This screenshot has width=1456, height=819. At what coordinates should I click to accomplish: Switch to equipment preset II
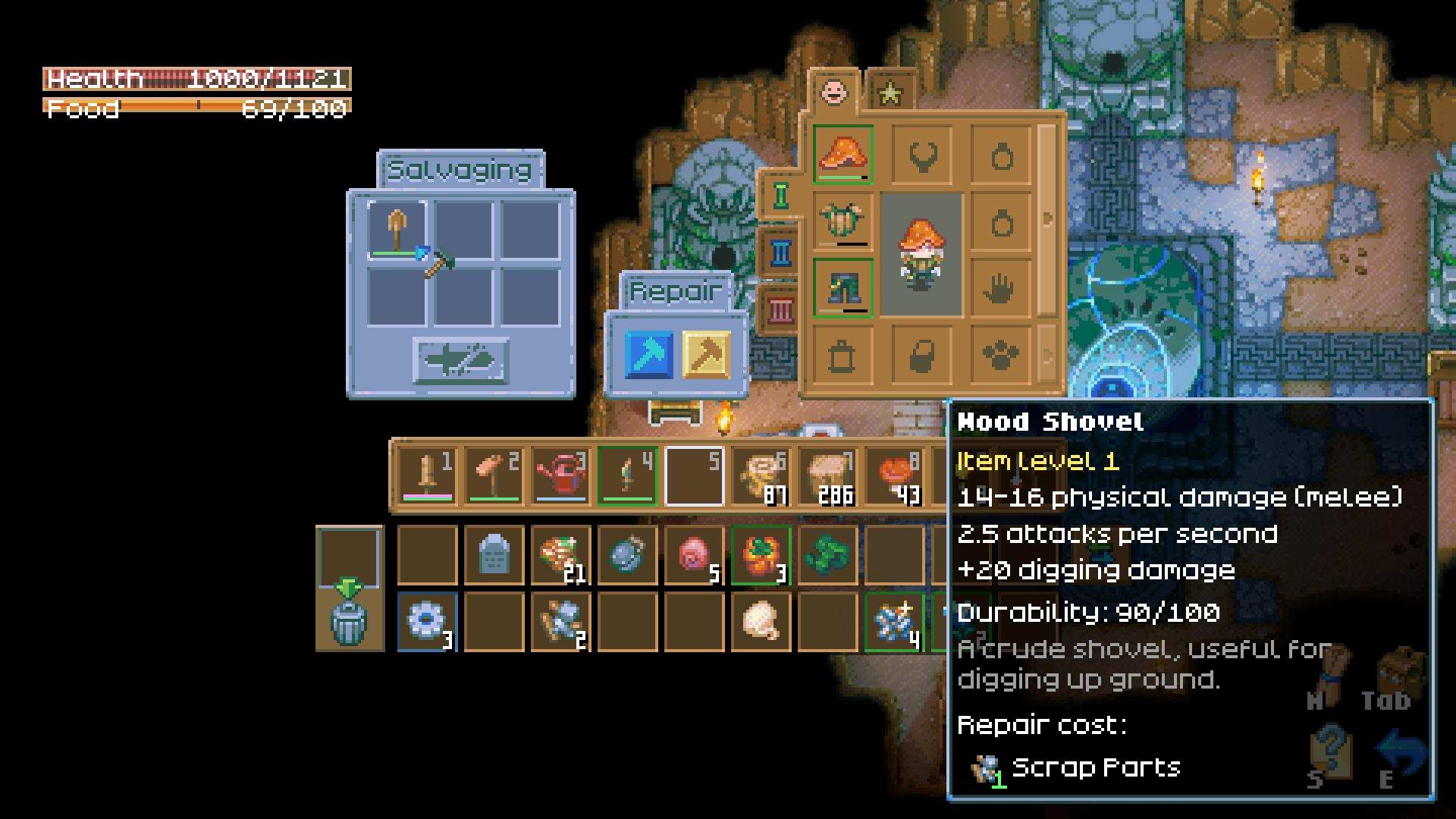tap(780, 253)
